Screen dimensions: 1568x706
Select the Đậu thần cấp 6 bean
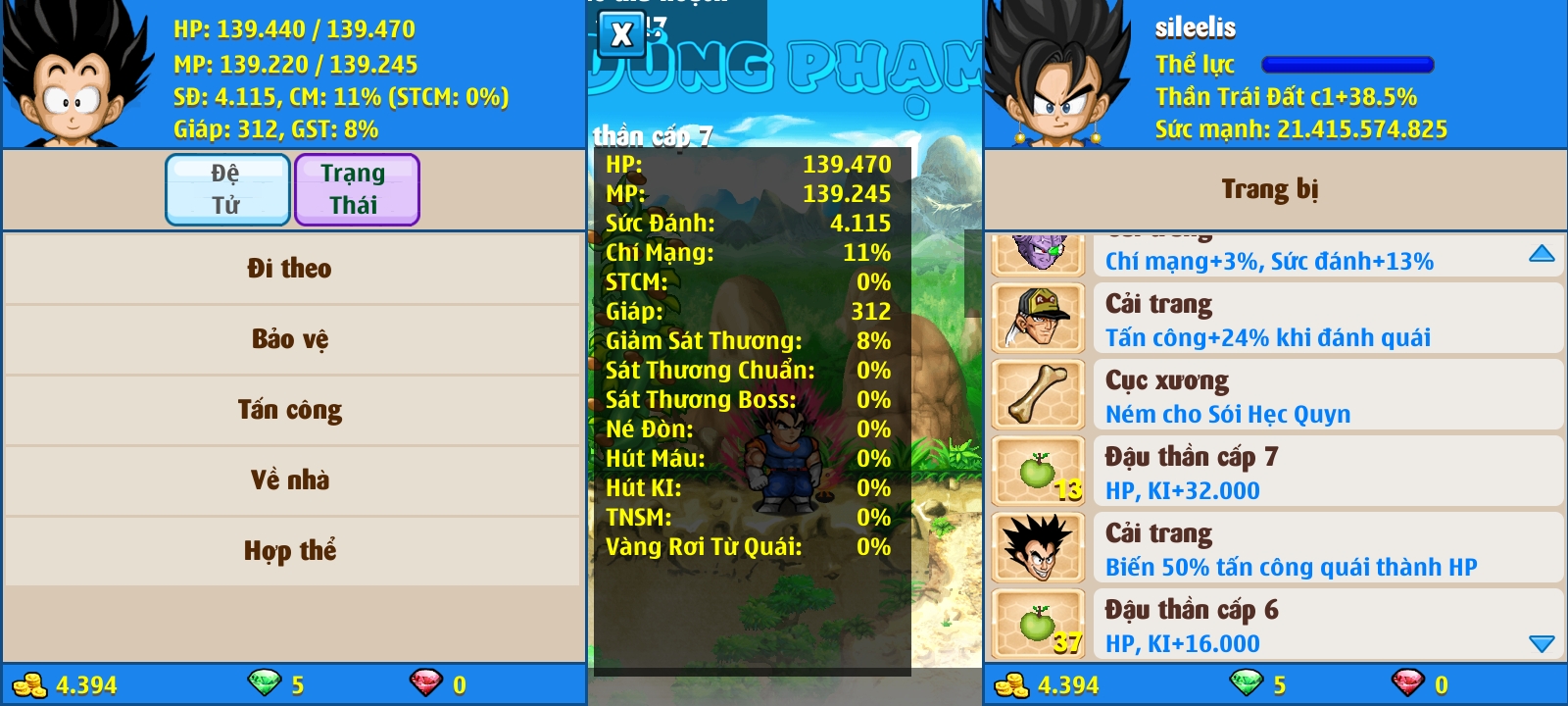point(1274,625)
